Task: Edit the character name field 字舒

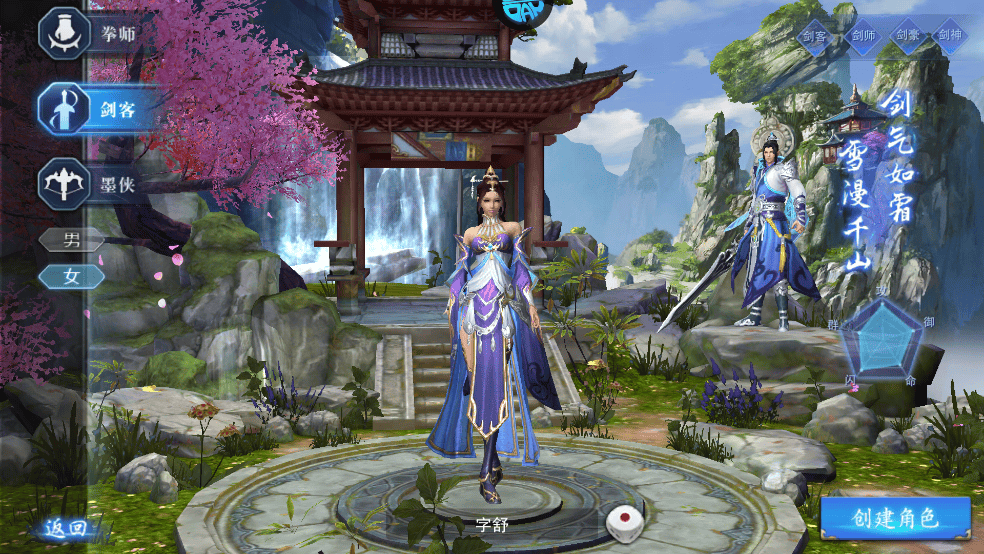Action: (492, 524)
